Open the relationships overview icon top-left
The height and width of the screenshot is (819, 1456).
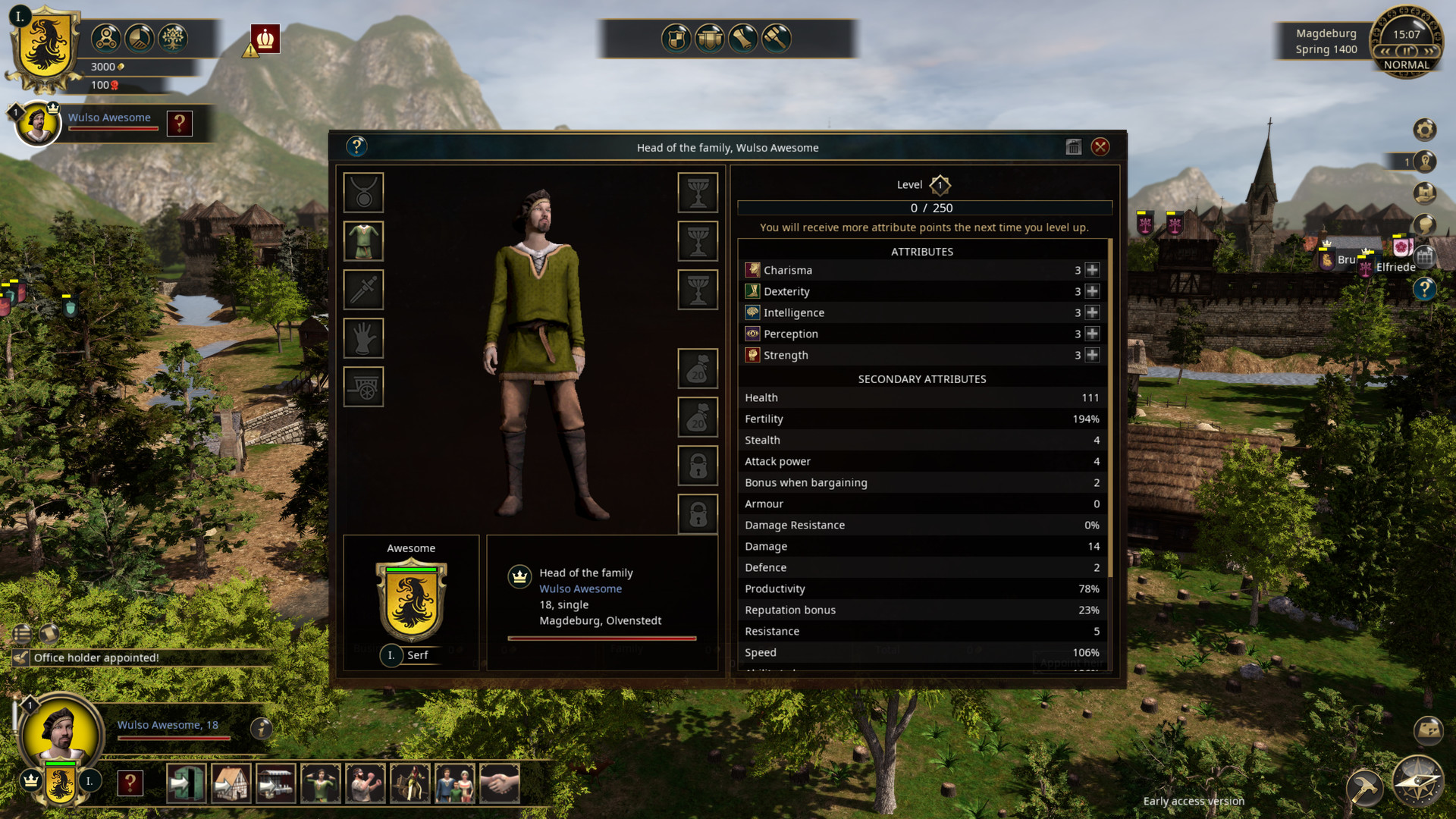[x=105, y=38]
